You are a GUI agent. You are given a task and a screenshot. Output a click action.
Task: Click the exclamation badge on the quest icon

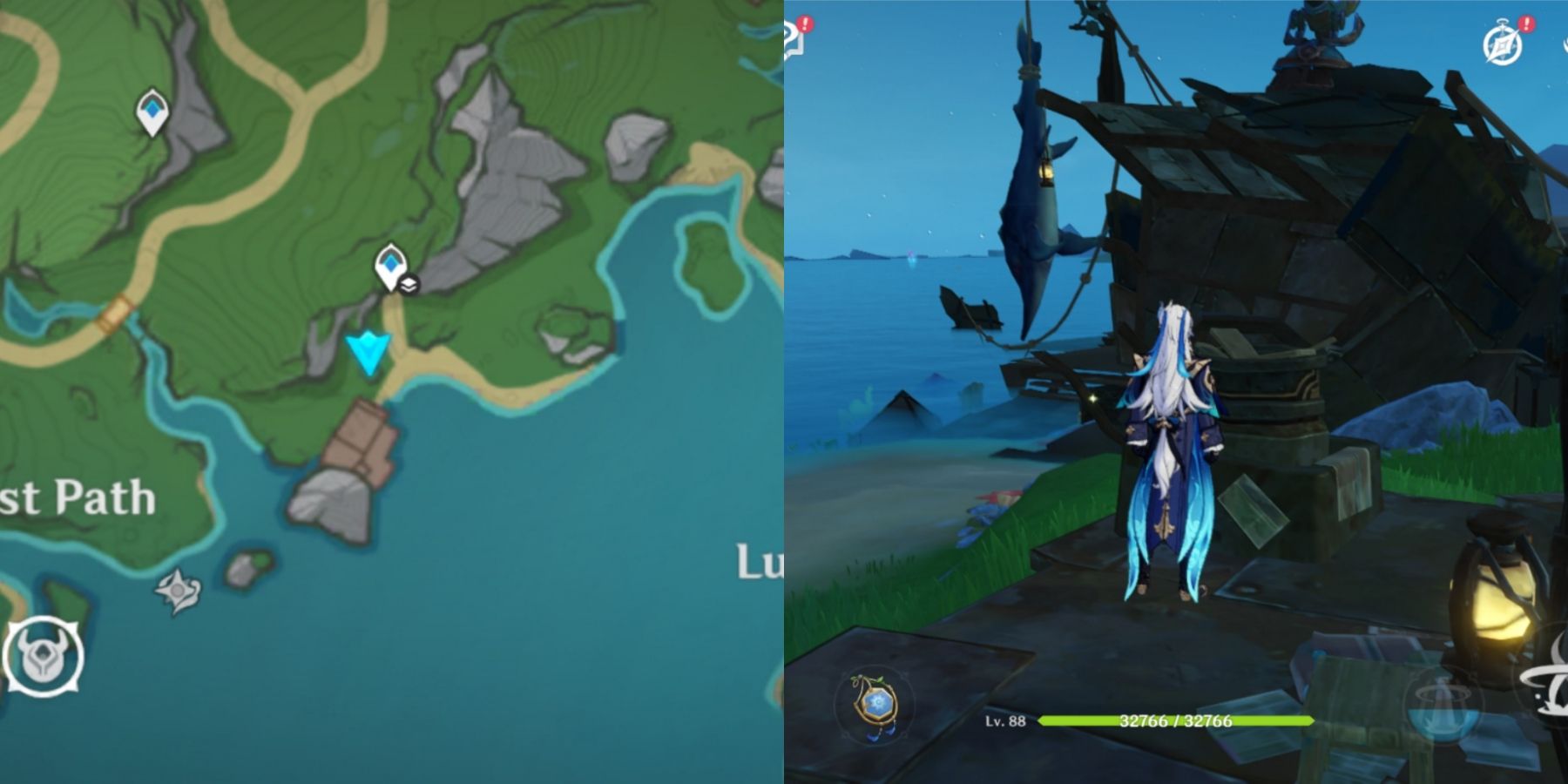click(x=805, y=24)
